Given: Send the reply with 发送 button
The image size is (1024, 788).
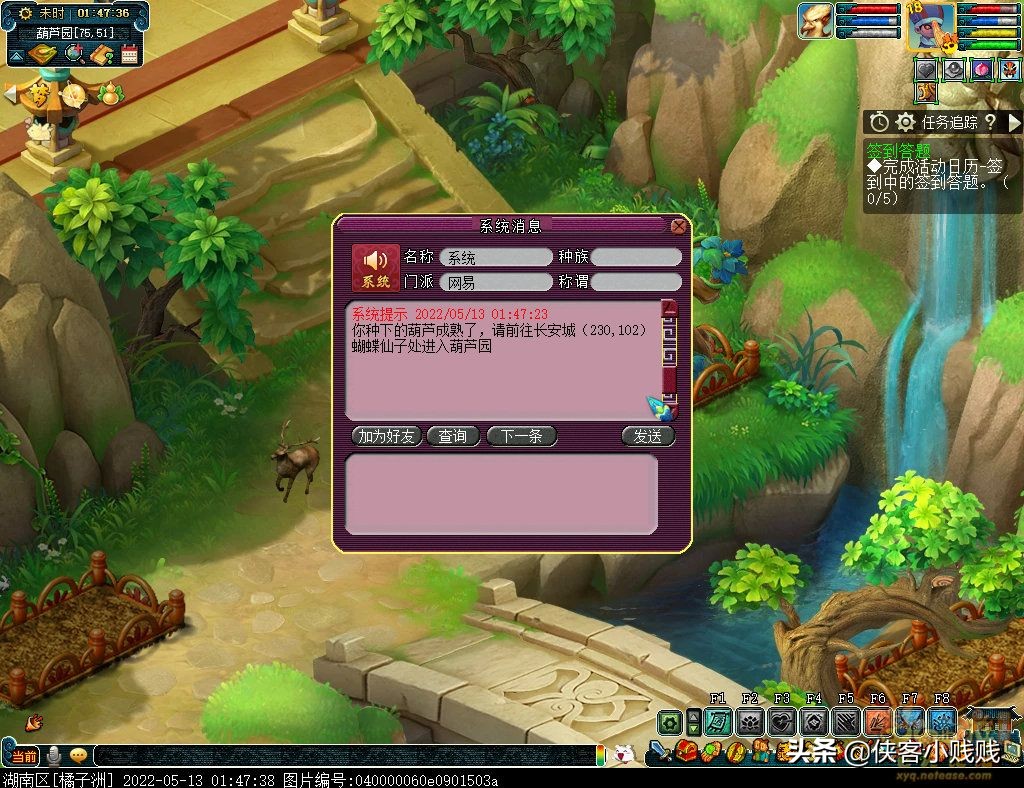Looking at the screenshot, I should click(647, 437).
